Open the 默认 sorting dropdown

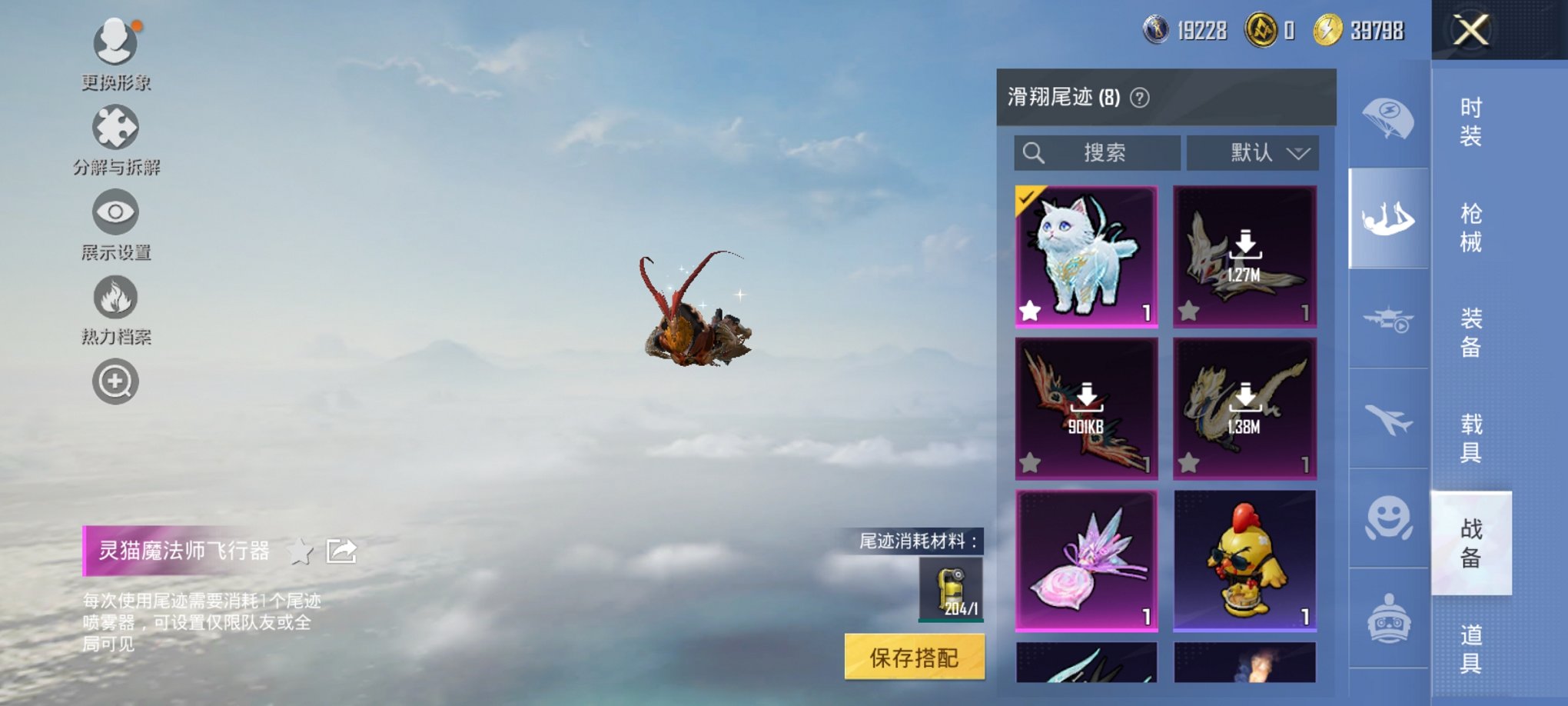(x=1253, y=152)
